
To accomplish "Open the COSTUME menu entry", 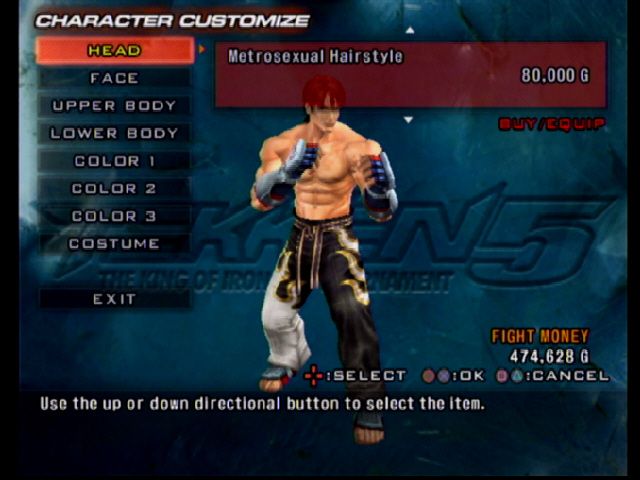I will coord(114,243).
